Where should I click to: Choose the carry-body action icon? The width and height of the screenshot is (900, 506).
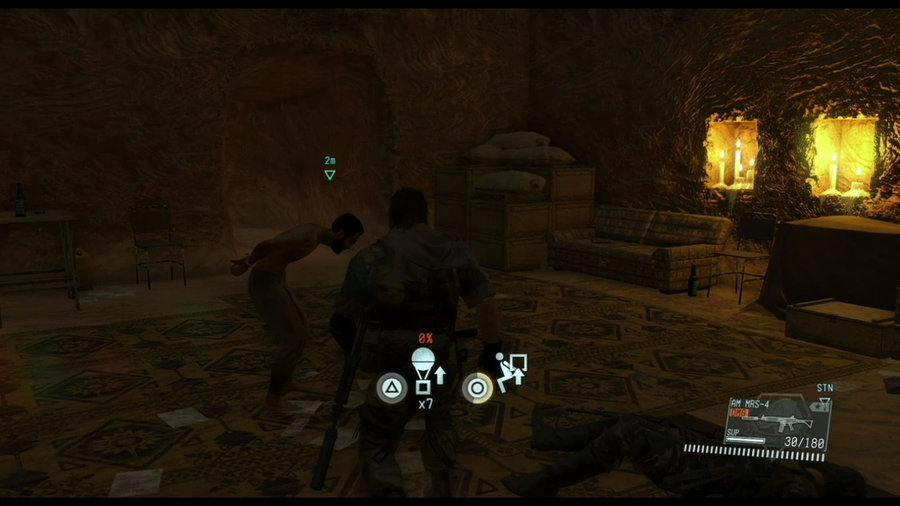pos(513,373)
